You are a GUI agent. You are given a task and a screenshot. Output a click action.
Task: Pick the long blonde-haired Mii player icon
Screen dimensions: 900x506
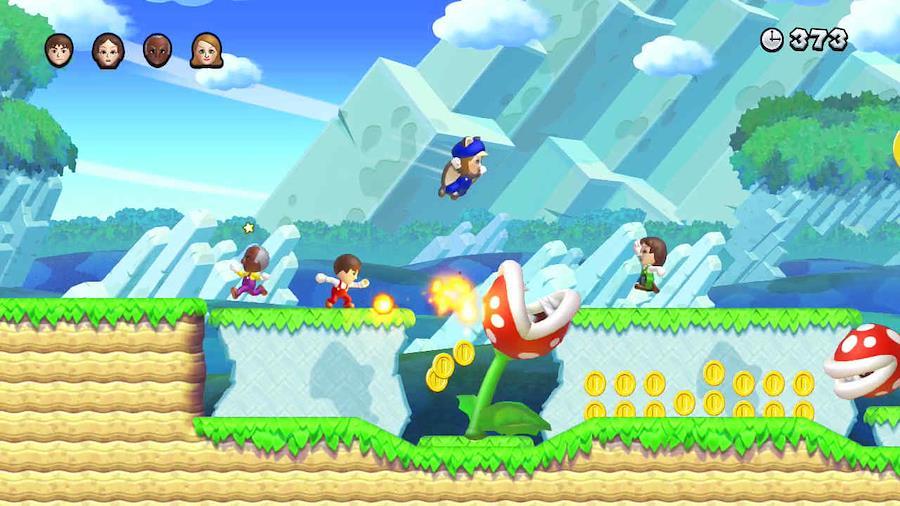206,50
